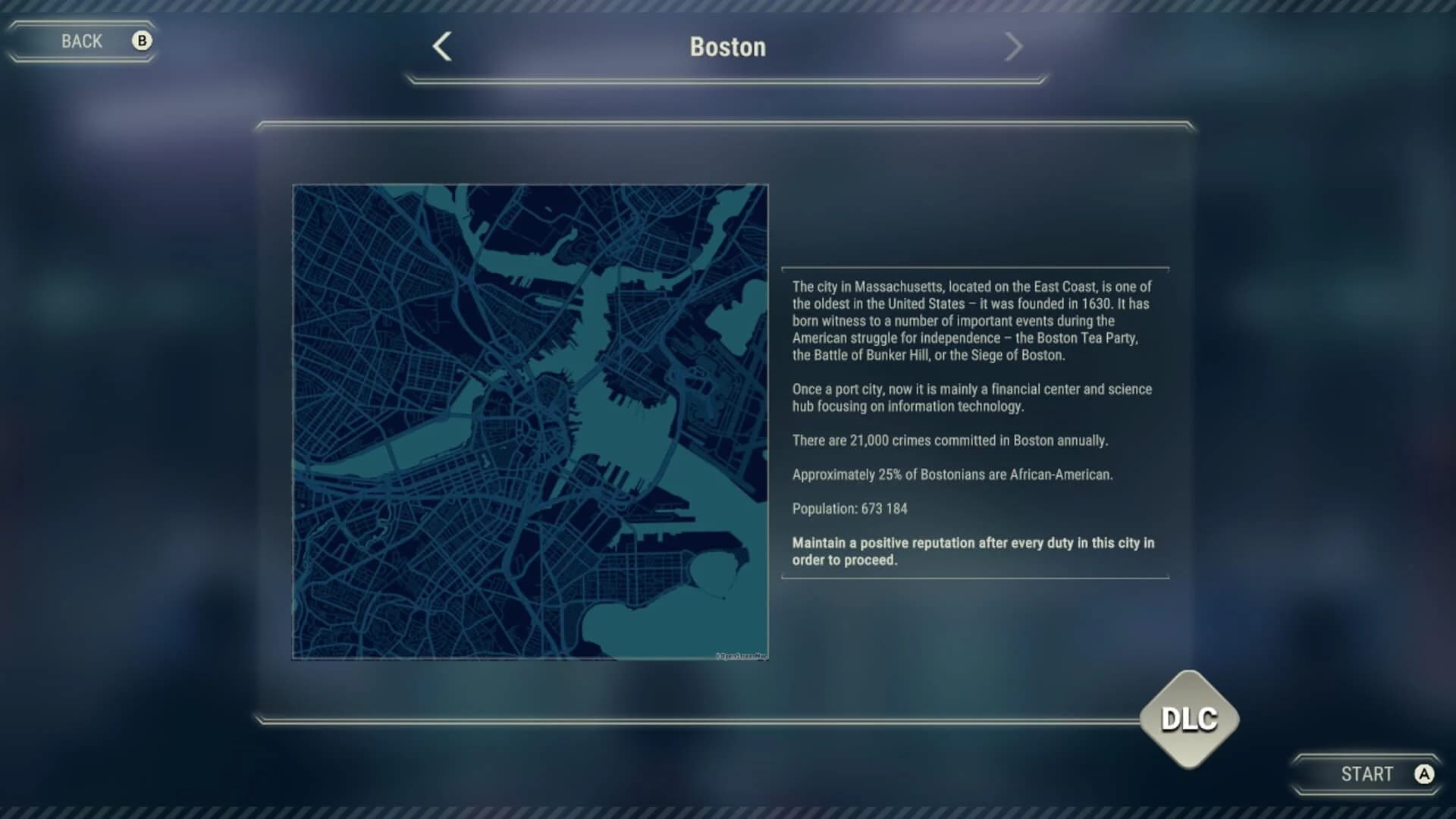1456x819 pixels.
Task: Click the crimes statistic line in the description
Action: 950,438
